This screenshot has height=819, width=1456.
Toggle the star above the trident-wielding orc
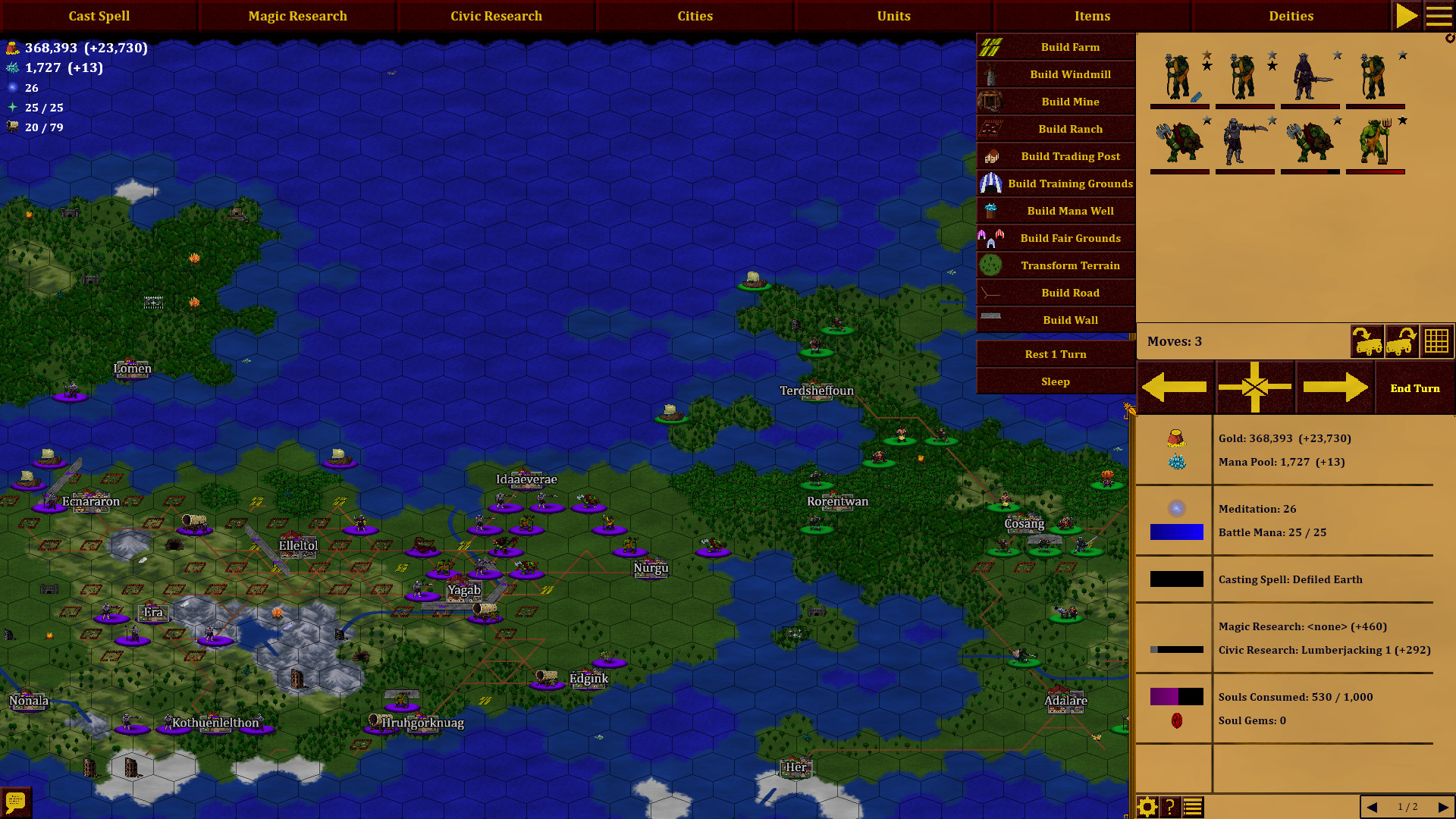(1402, 120)
